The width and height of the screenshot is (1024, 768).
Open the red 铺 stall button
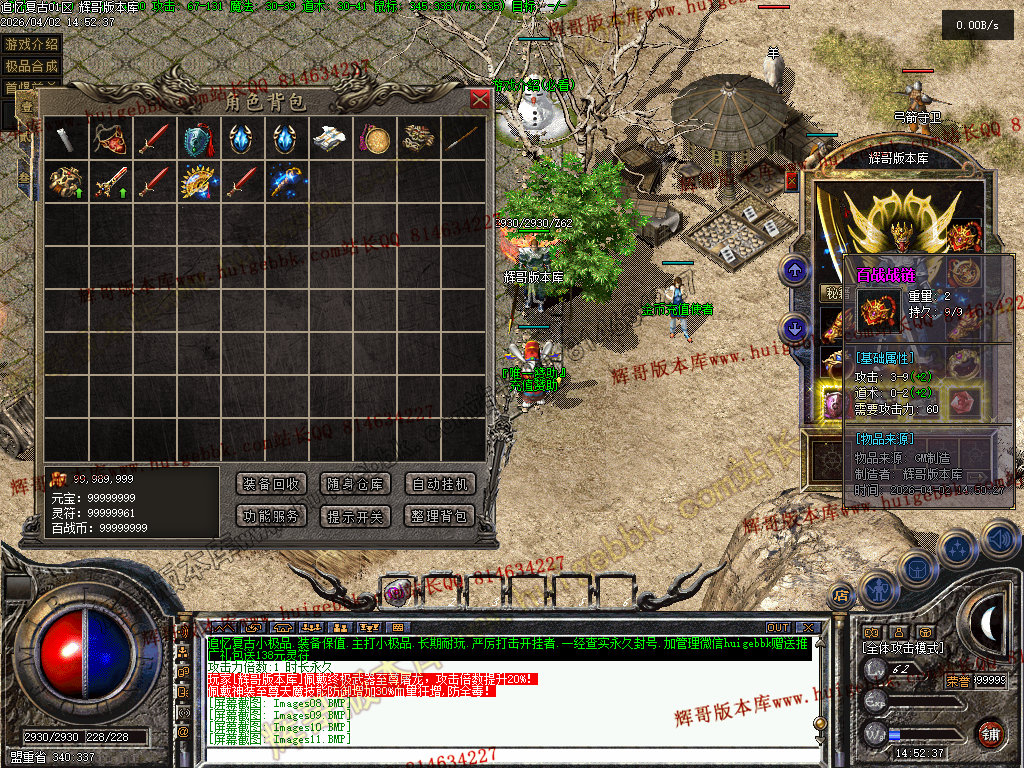(x=990, y=733)
